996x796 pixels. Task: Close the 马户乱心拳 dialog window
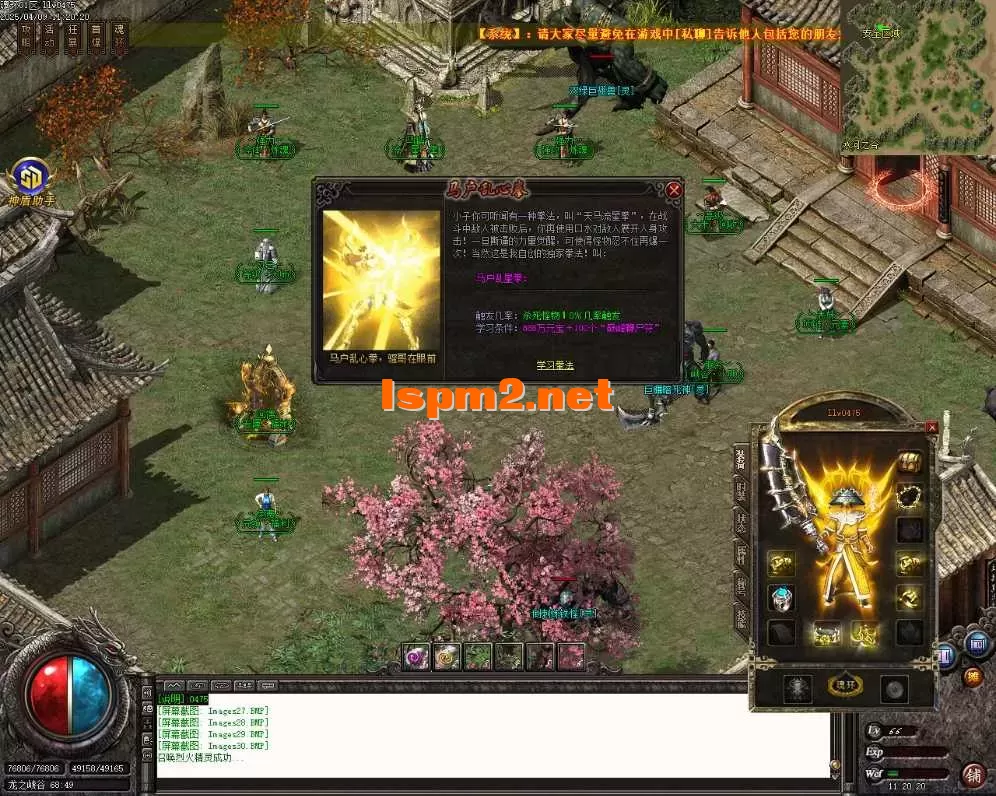(x=674, y=190)
